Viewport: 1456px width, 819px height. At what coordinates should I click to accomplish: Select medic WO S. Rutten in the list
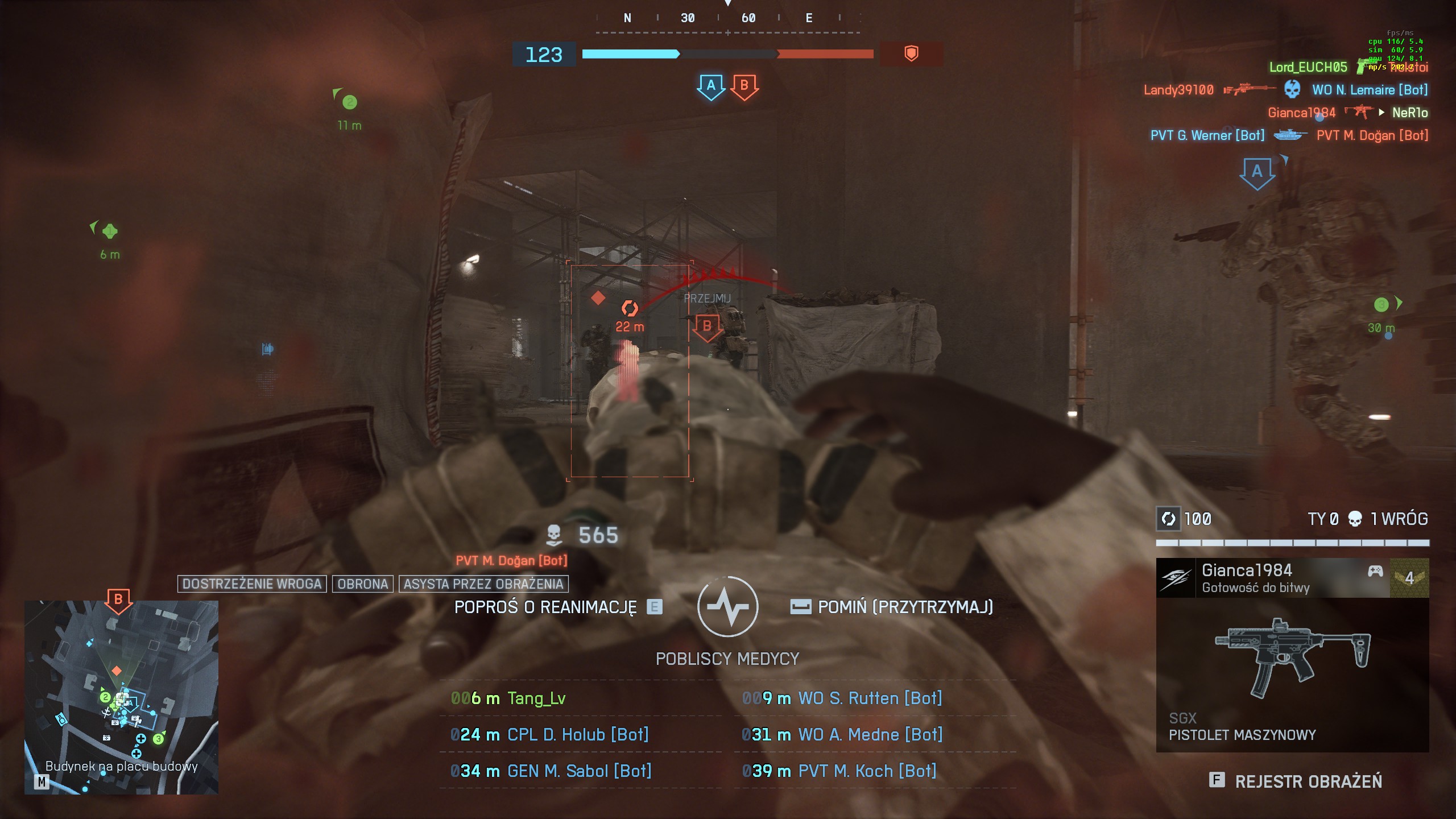point(869,698)
